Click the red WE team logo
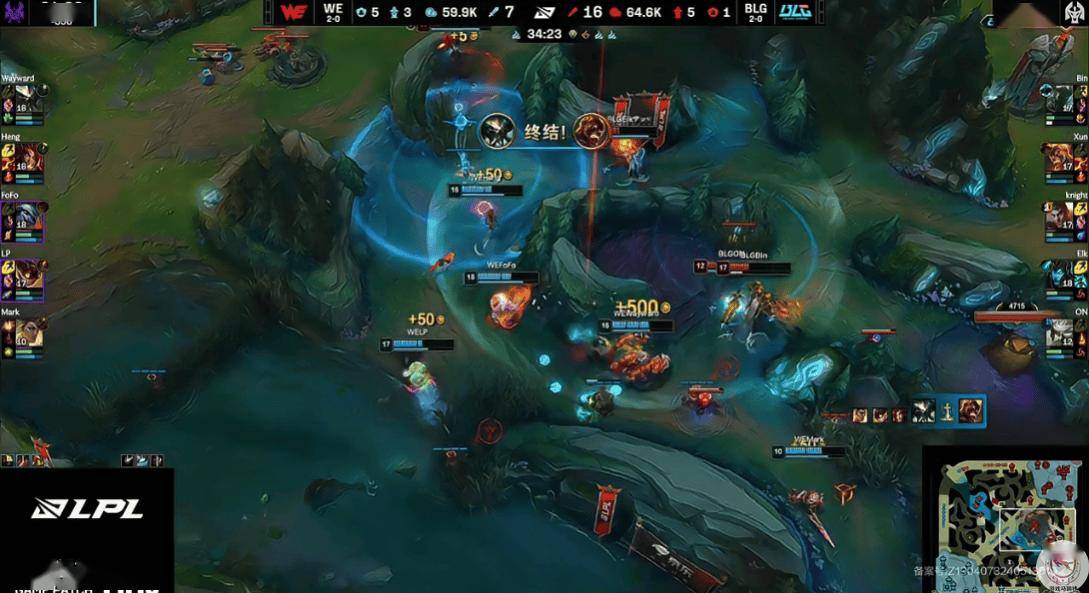 pyautogui.click(x=293, y=12)
